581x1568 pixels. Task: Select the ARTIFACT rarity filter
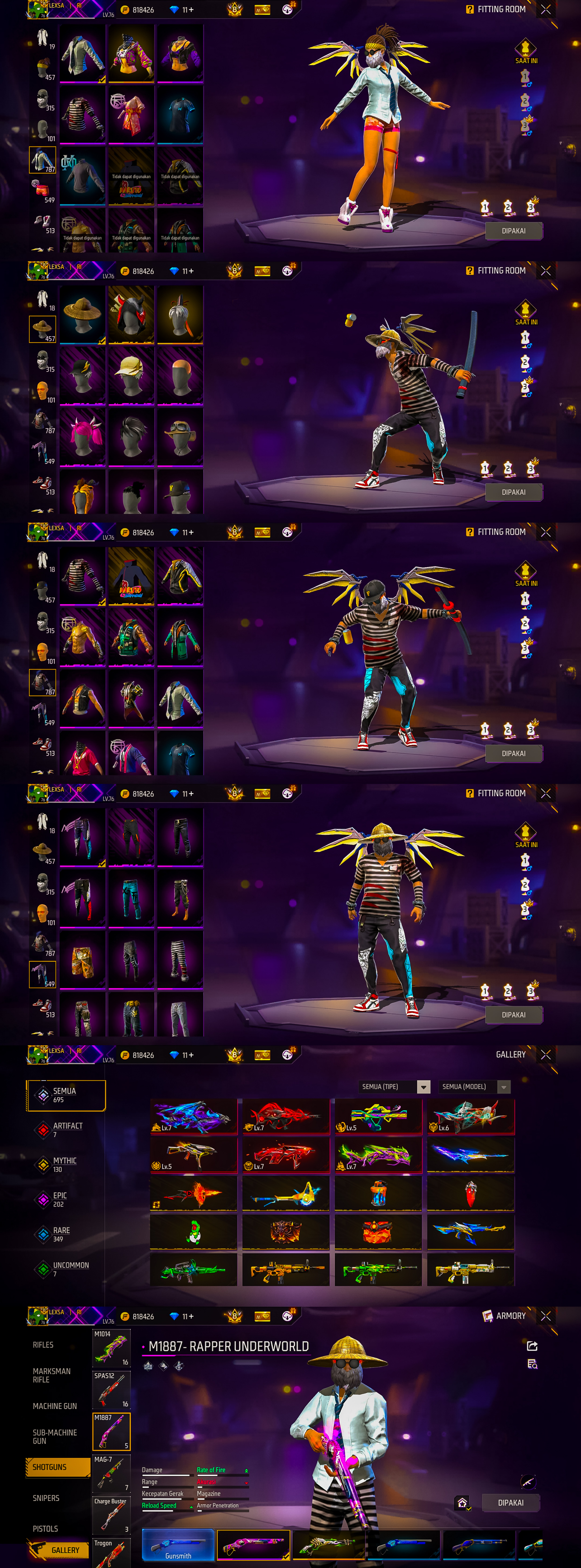click(67, 1130)
